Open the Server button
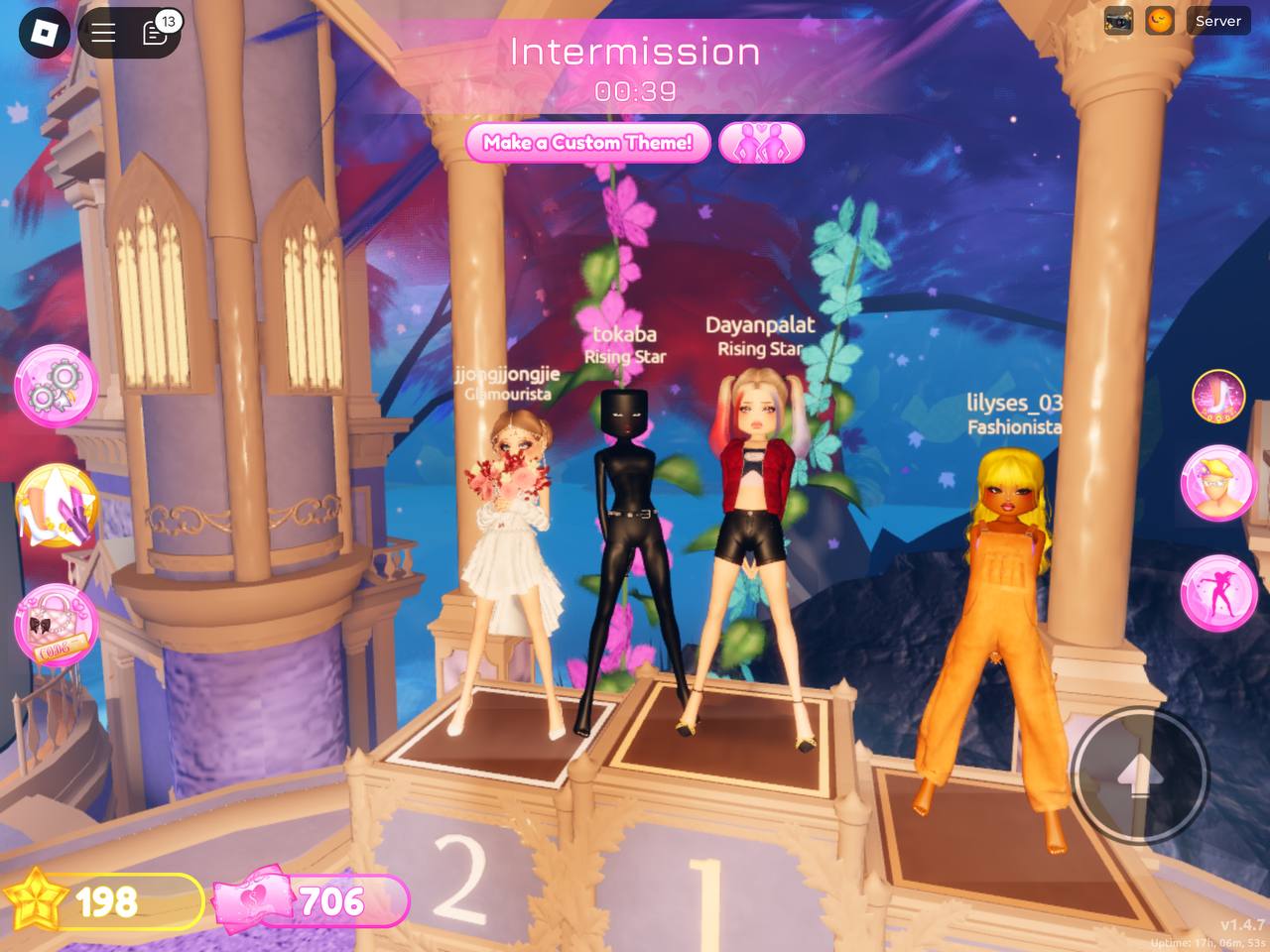The width and height of the screenshot is (1270, 952). [x=1217, y=21]
